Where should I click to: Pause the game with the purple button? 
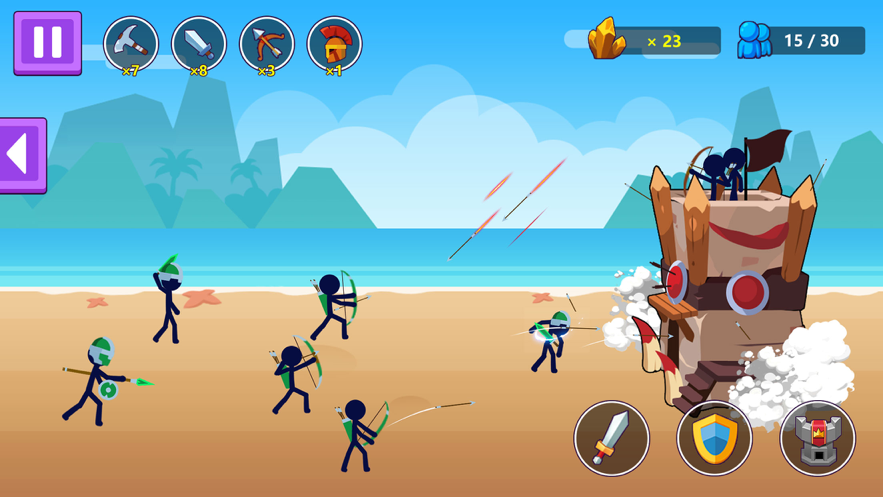pyautogui.click(x=47, y=43)
